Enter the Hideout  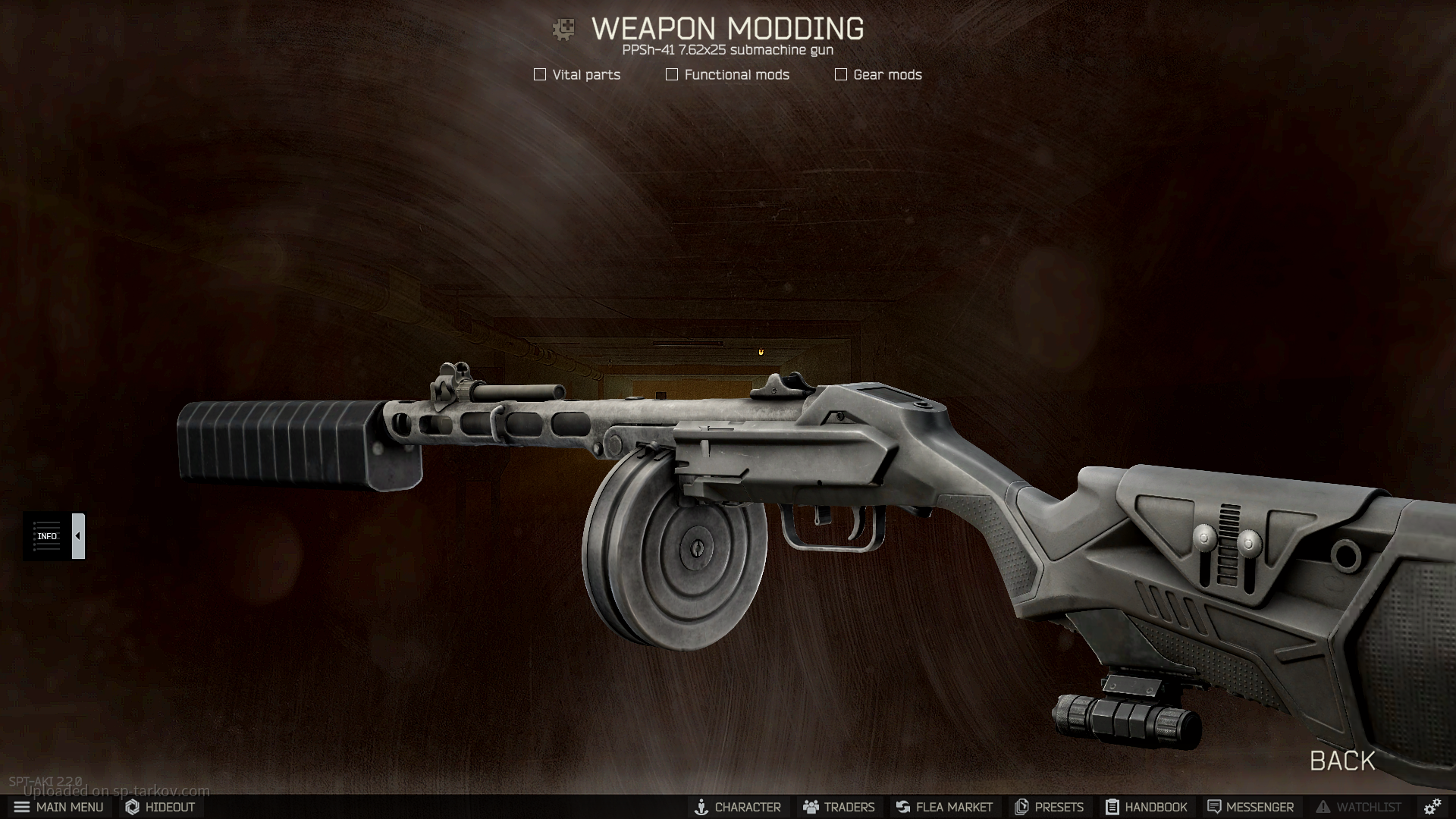coord(160,807)
